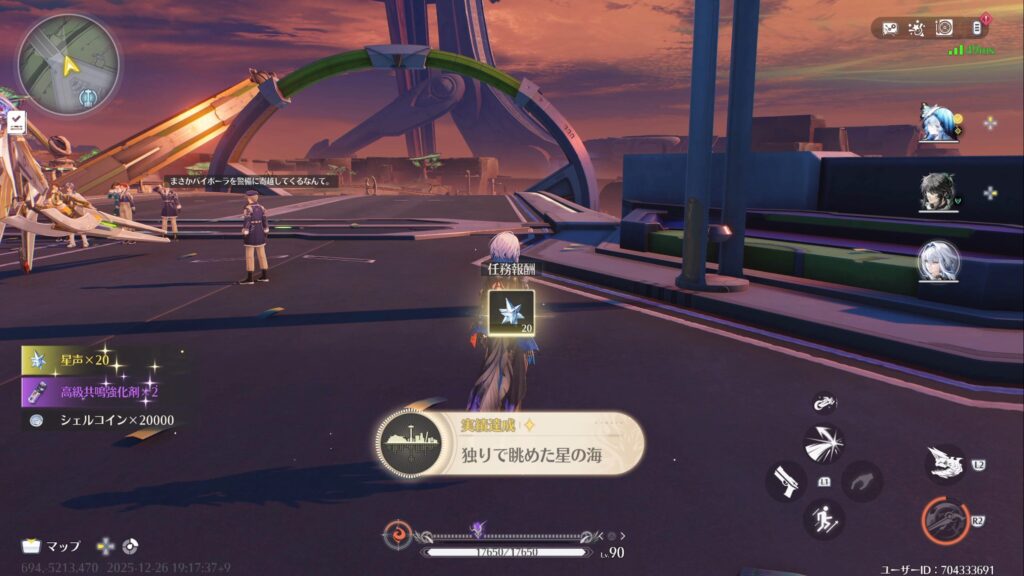This screenshot has width=1024, height=576.
Task: Tap the greyed-out grab hand icon
Action: (861, 481)
